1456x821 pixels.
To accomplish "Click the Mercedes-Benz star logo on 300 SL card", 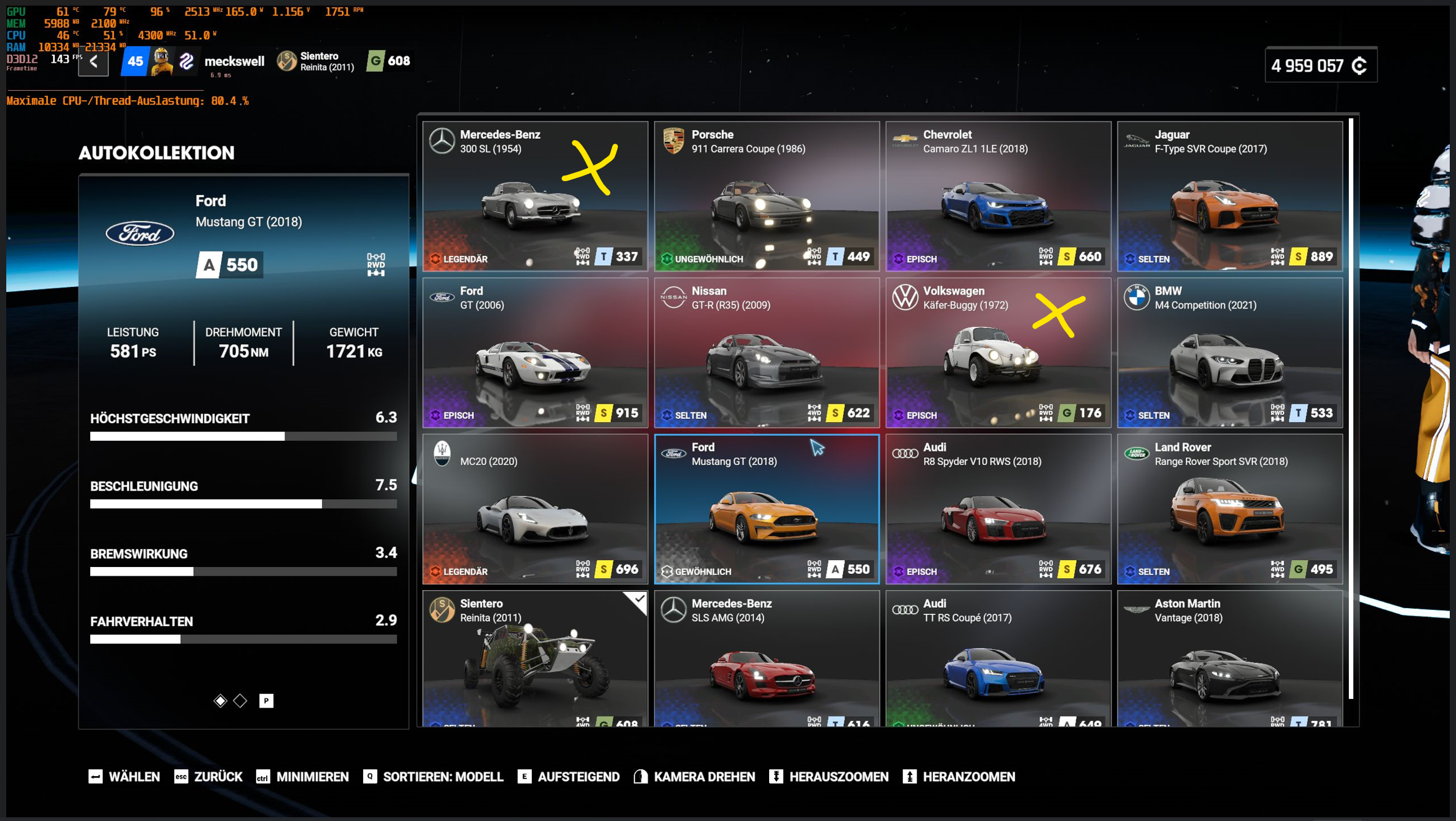I will point(443,141).
